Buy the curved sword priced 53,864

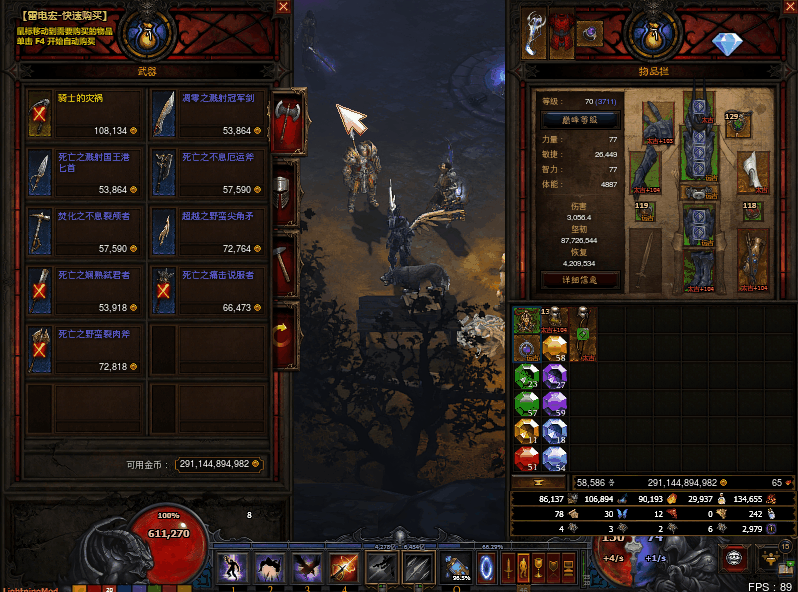pyautogui.click(x=208, y=114)
